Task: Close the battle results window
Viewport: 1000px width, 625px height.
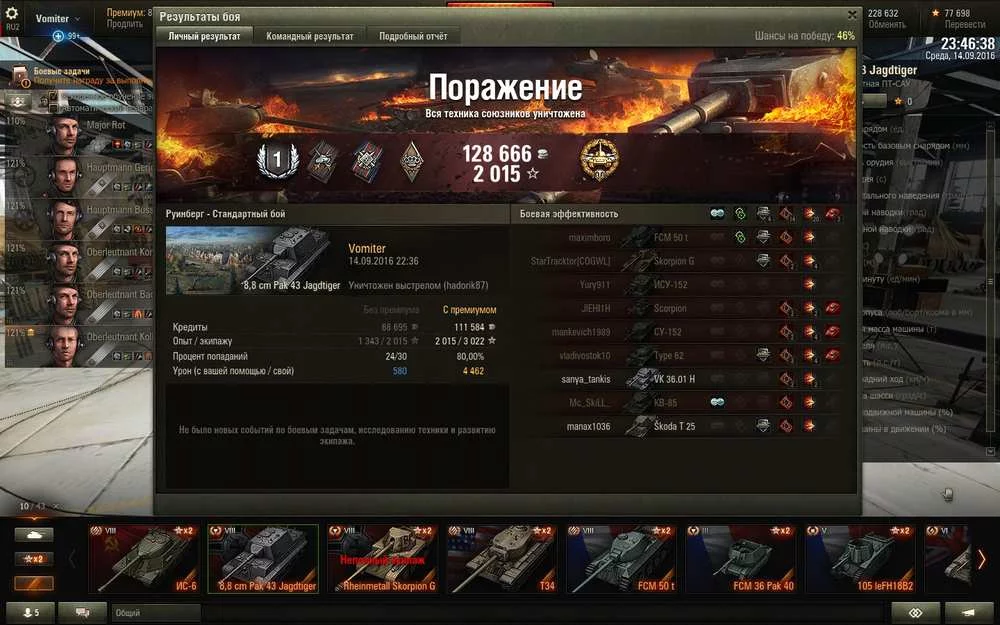Action: (x=852, y=15)
